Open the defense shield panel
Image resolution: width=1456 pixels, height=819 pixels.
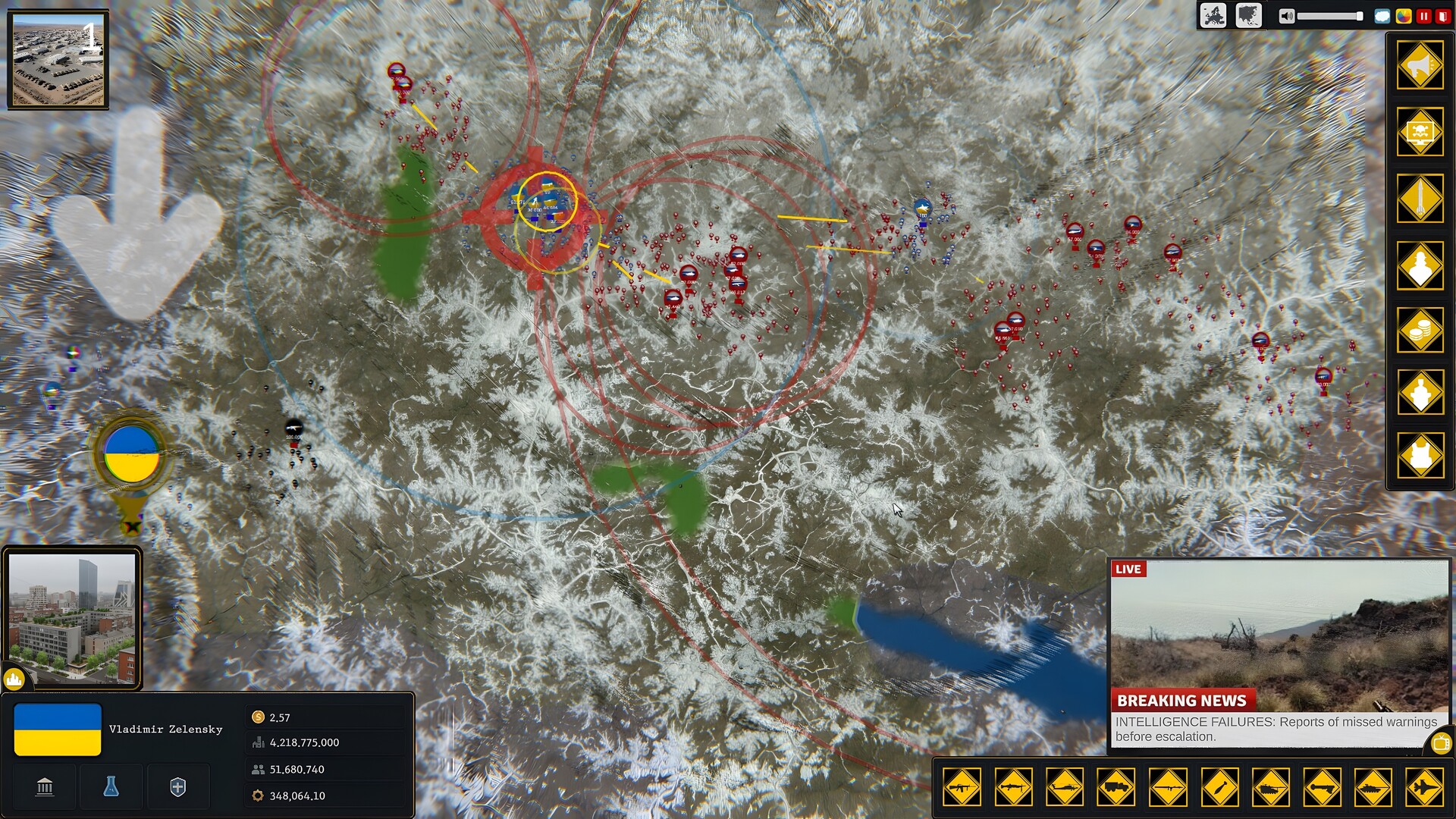click(x=178, y=786)
